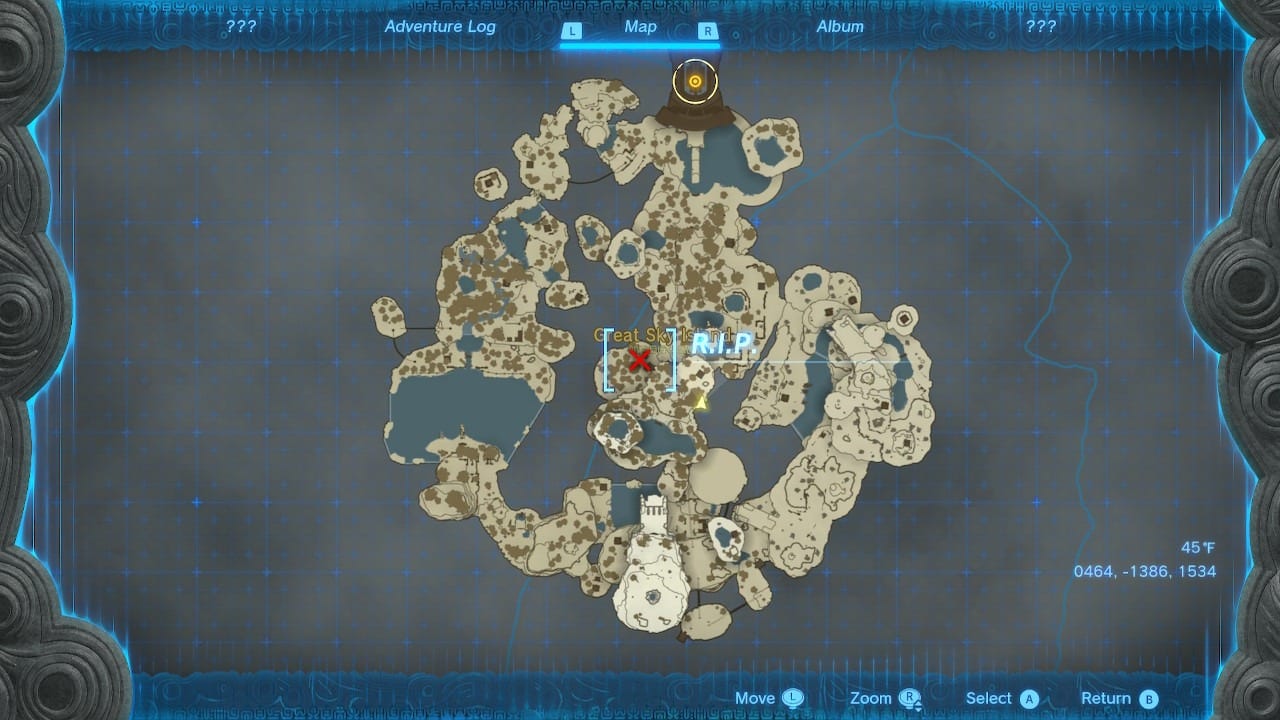
Task: Select the glowing yellow objective marker
Action: [x=694, y=81]
